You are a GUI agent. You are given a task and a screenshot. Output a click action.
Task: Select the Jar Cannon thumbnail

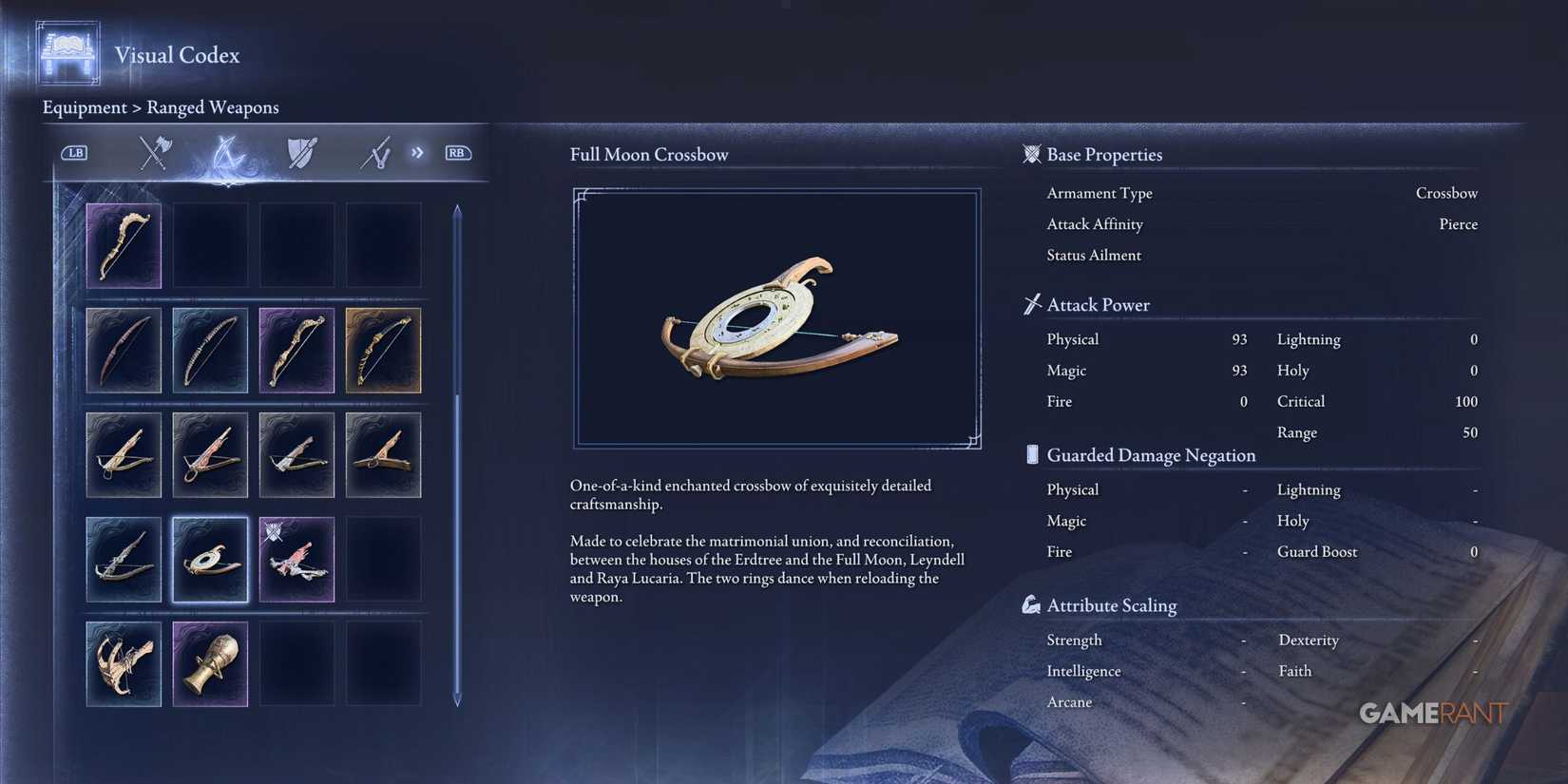209,664
